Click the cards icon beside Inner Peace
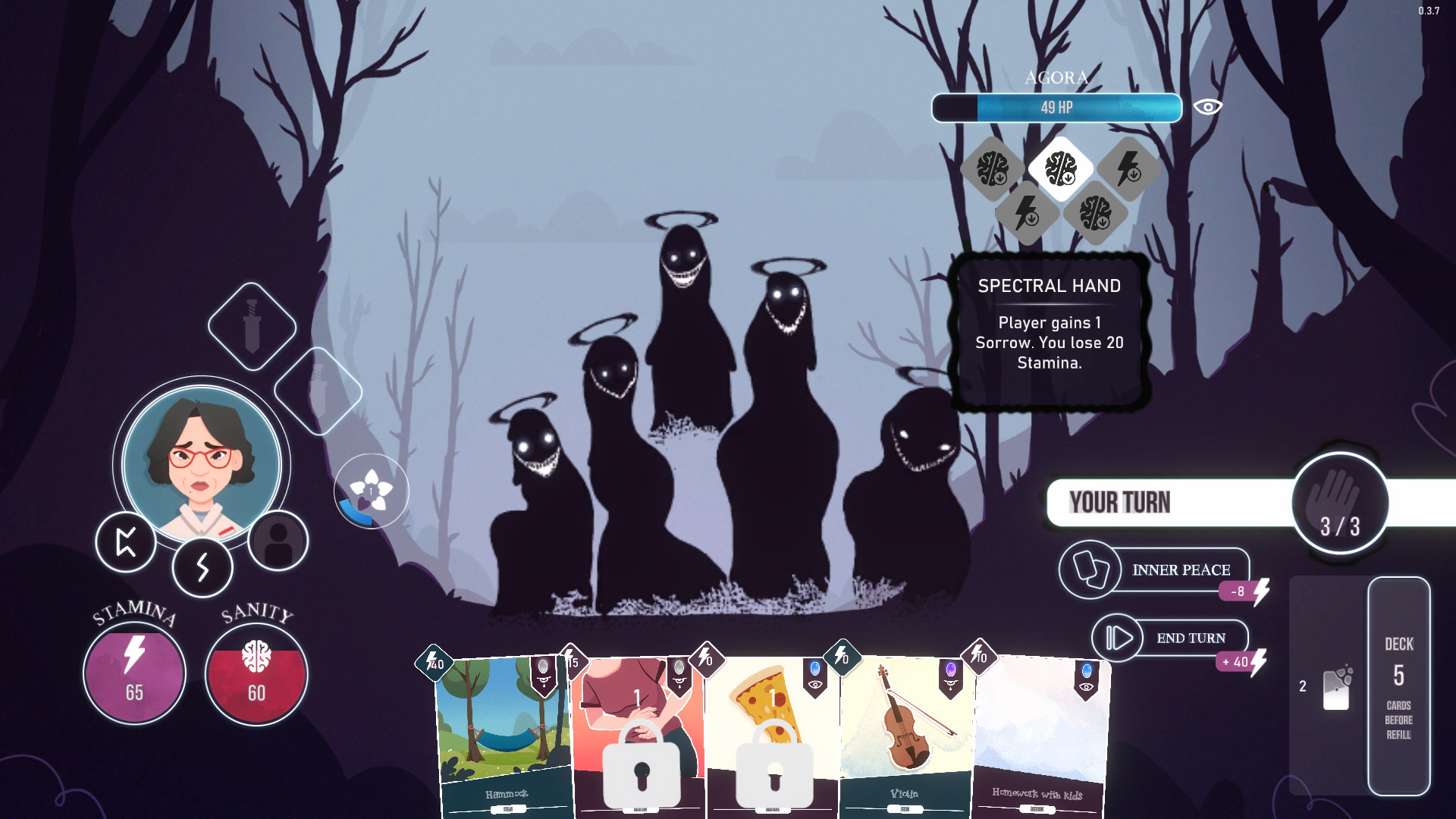Viewport: 1456px width, 819px height. [1092, 570]
